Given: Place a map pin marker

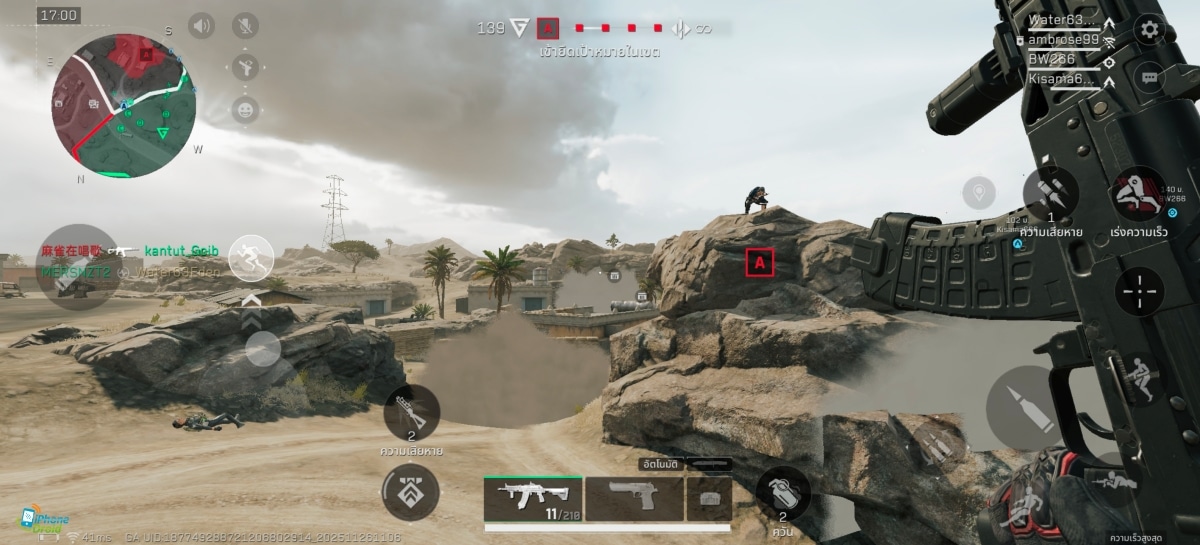Looking at the screenshot, I should pos(978,192).
